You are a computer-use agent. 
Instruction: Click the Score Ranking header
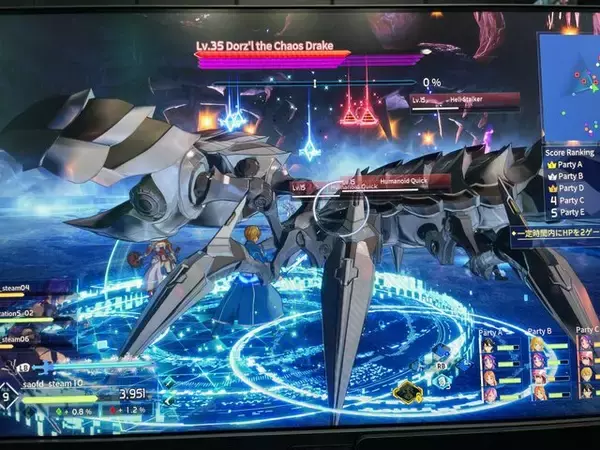coord(570,152)
